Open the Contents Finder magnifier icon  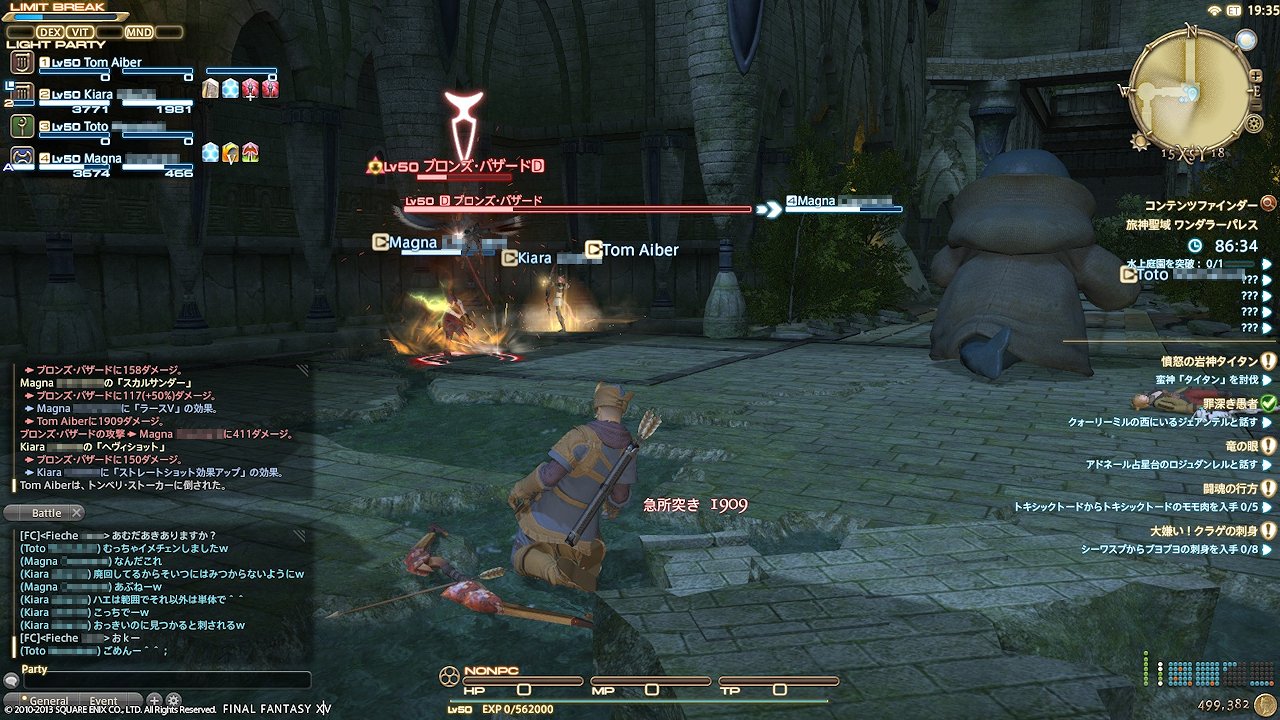pos(1268,203)
